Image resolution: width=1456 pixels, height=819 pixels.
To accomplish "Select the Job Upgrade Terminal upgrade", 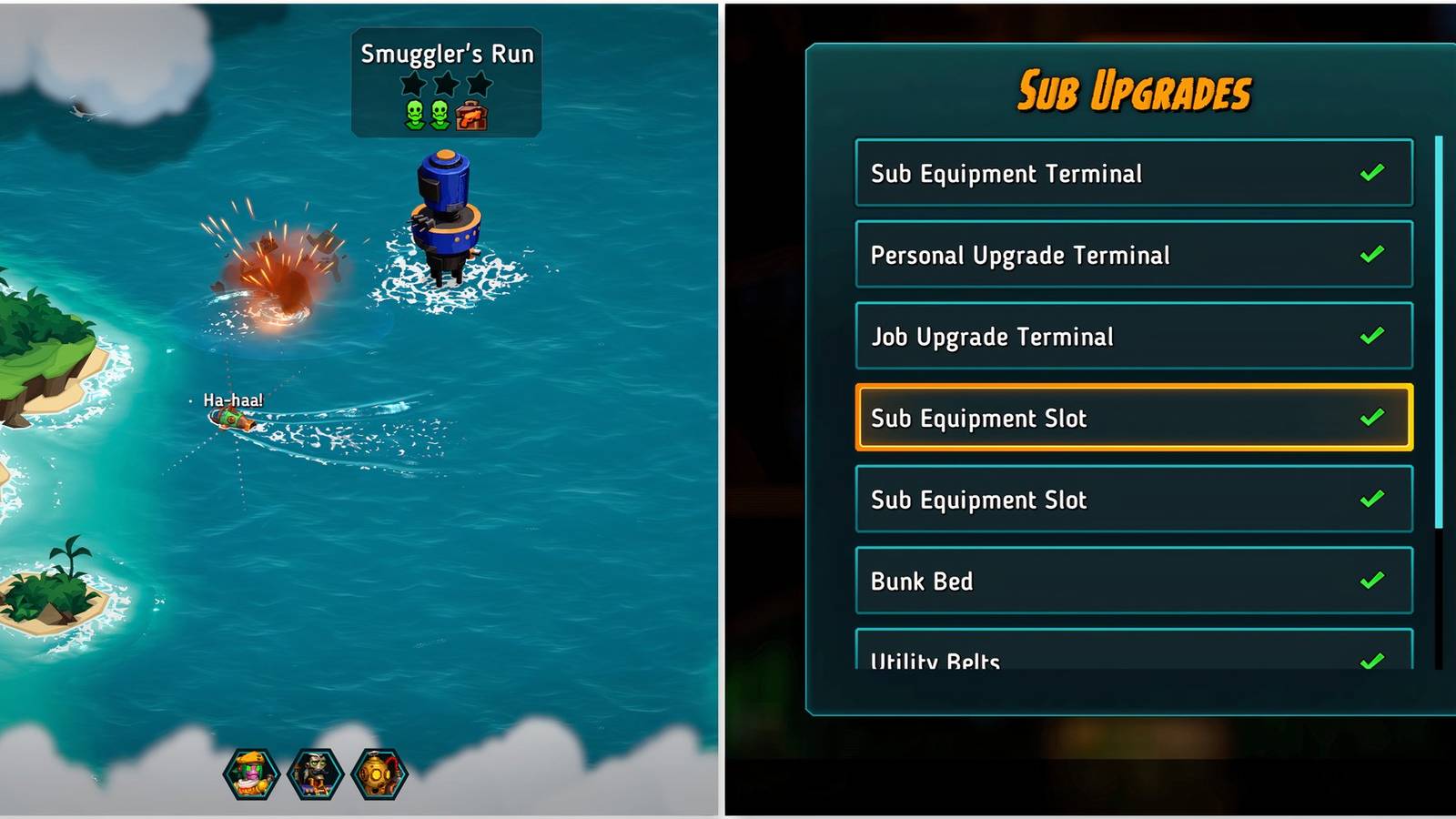I will pos(1133,337).
